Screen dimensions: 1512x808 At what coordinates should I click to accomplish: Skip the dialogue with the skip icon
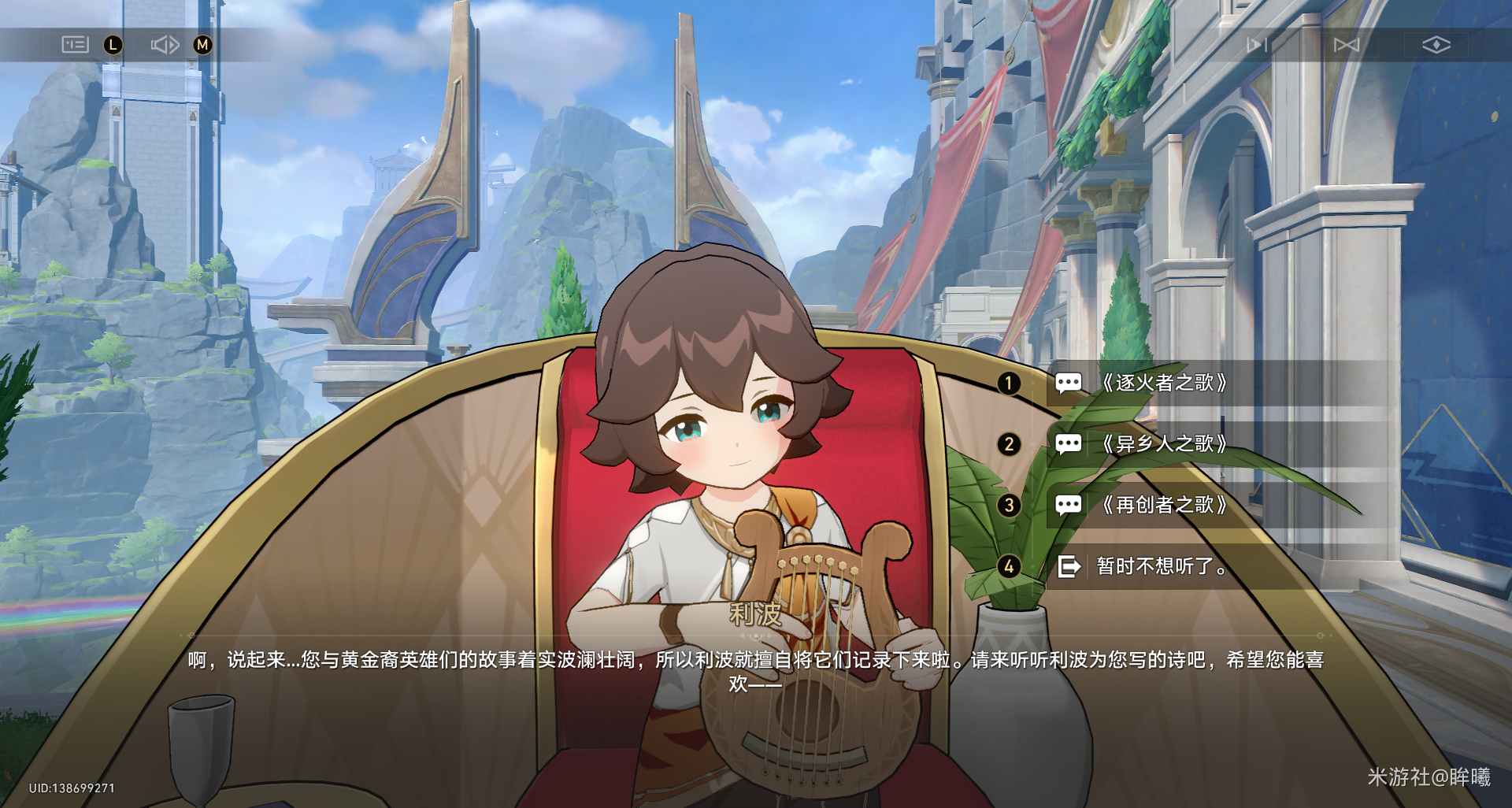click(x=1346, y=45)
